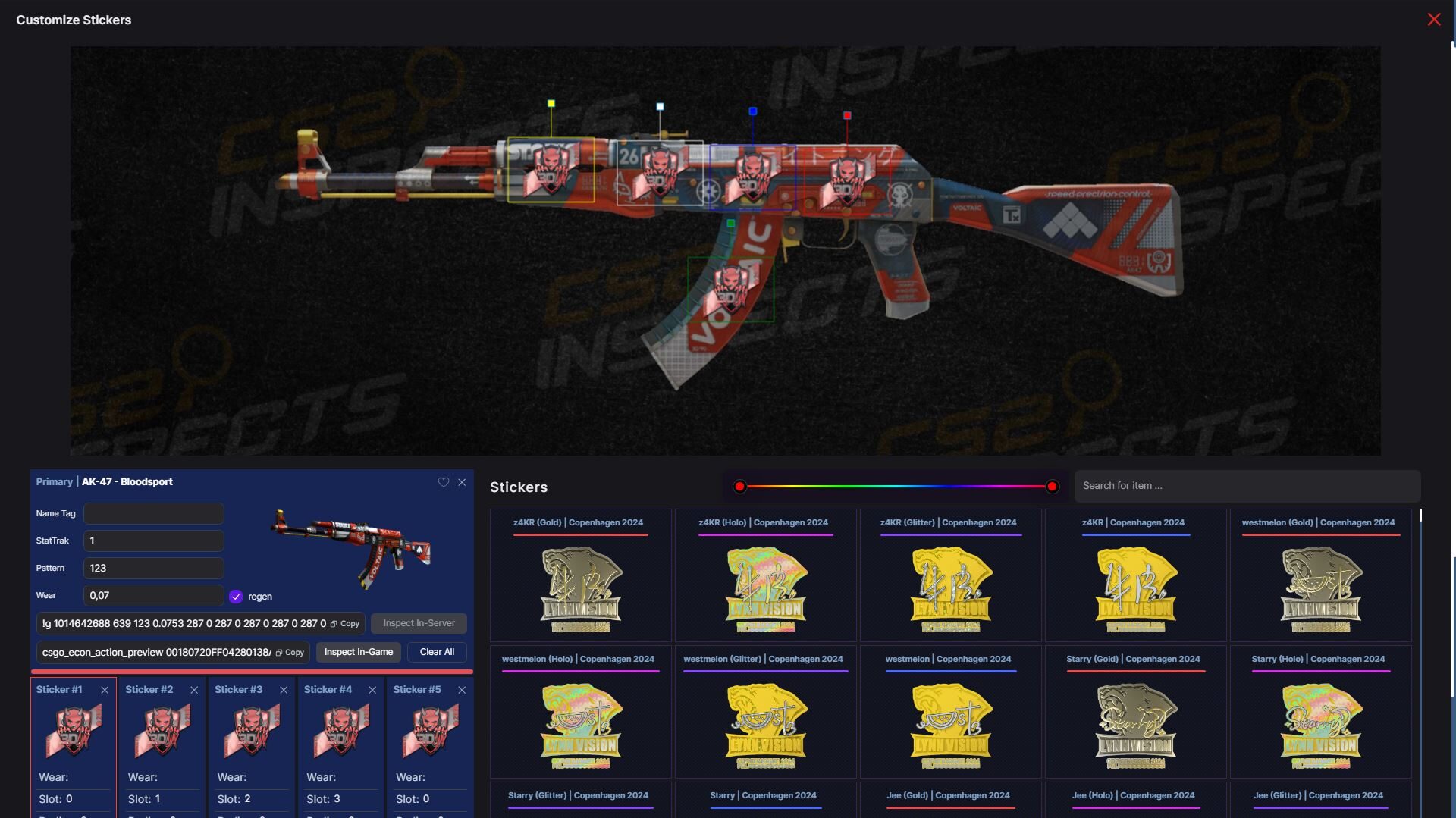Viewport: 1456px width, 818px height.
Task: Click the Clear All button
Action: (436, 651)
